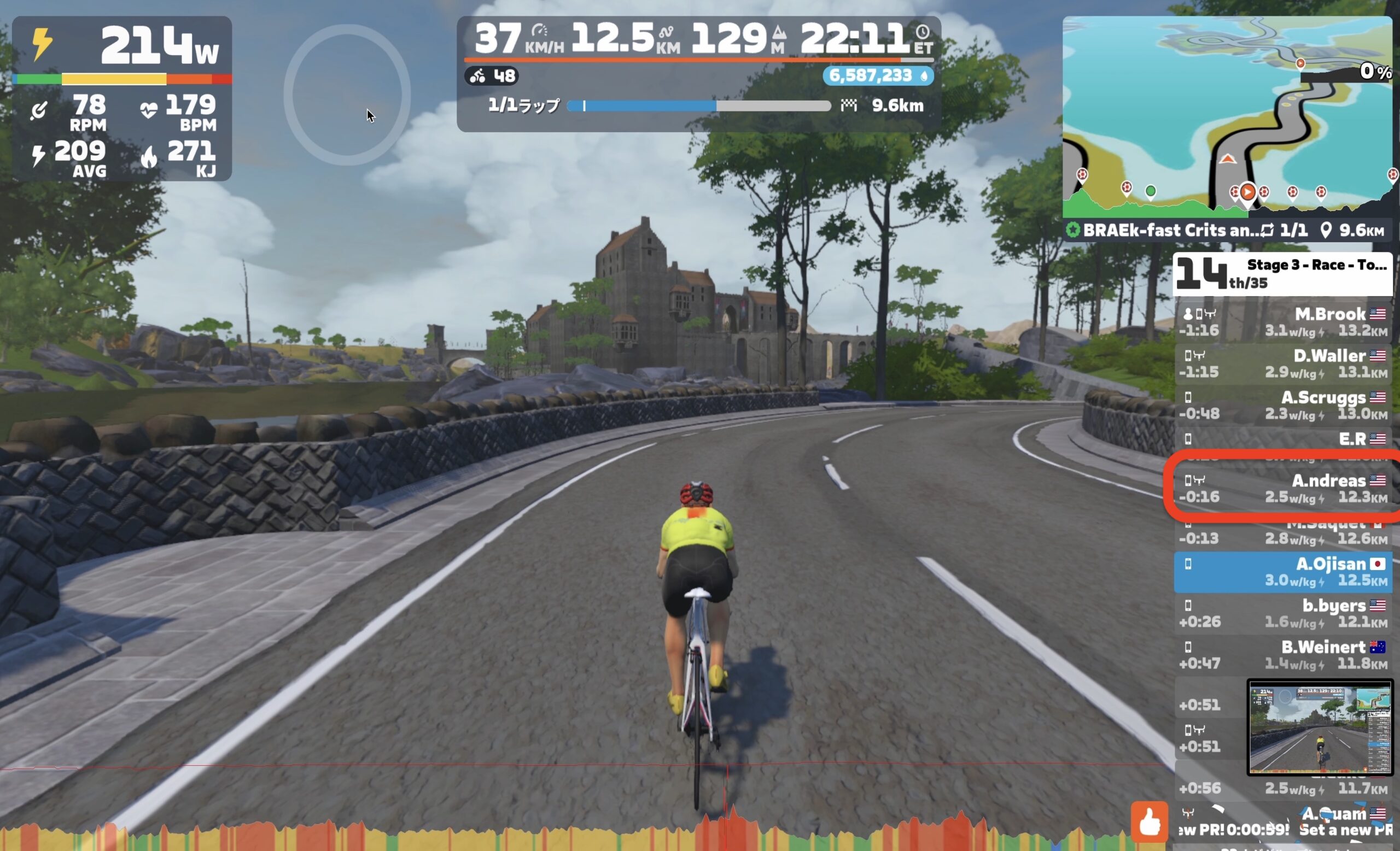Give a Ride On with the thumbs-up button
The height and width of the screenshot is (851, 1400).
1149,821
